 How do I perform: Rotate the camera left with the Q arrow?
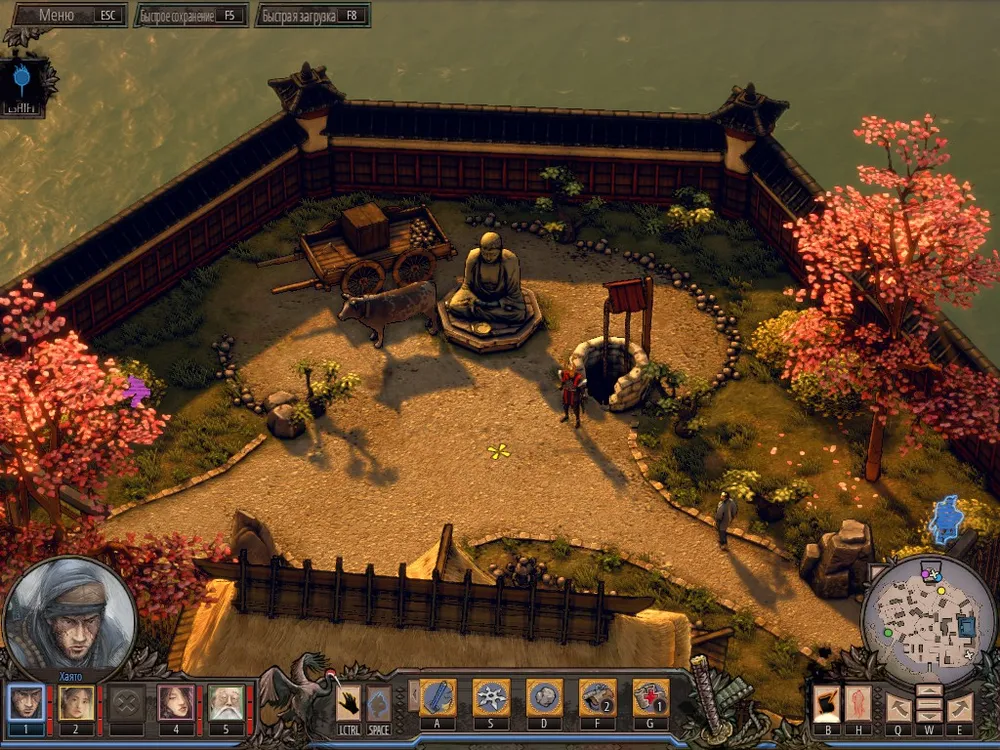899,707
